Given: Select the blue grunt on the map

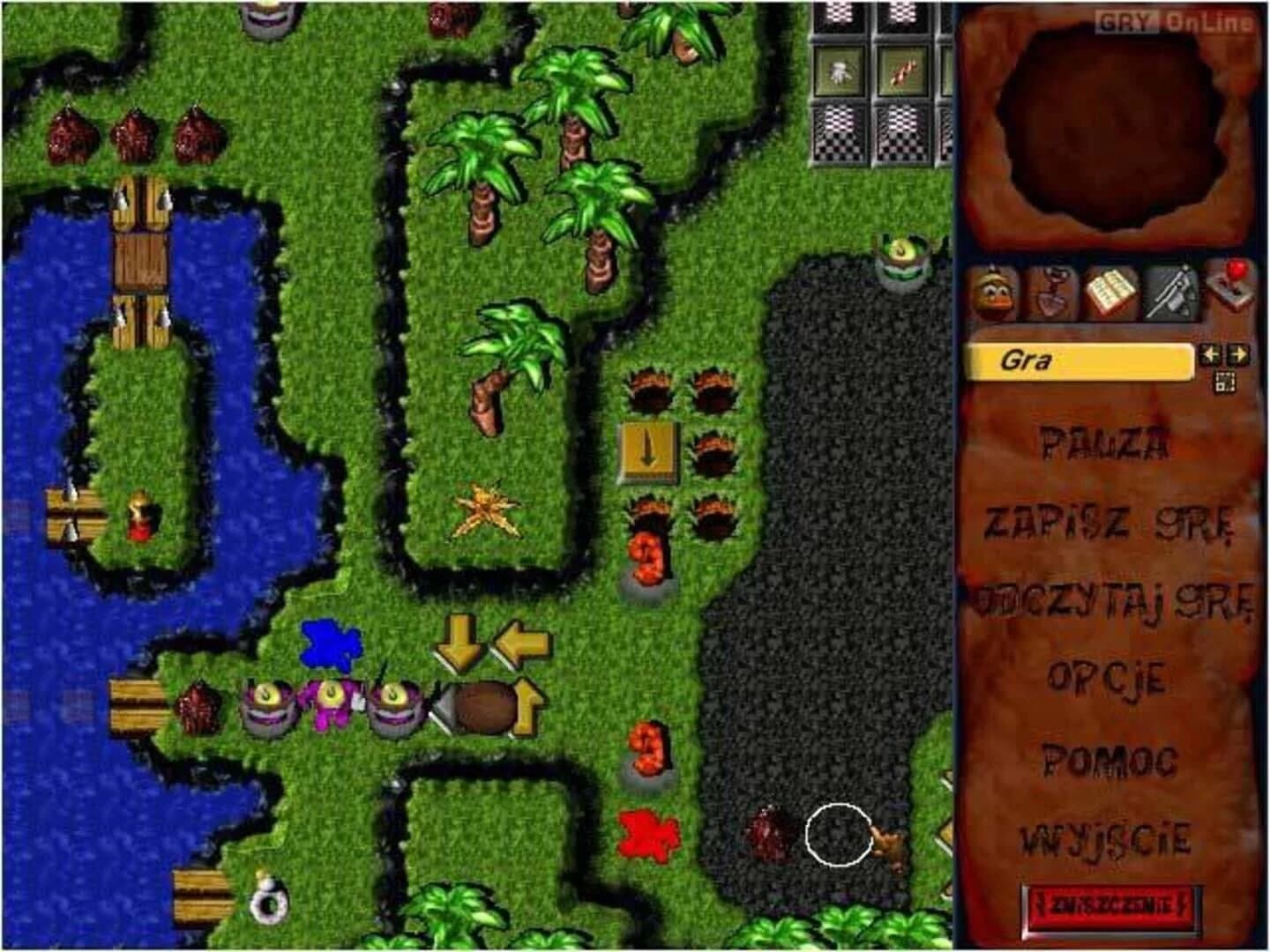Looking at the screenshot, I should 331,643.
